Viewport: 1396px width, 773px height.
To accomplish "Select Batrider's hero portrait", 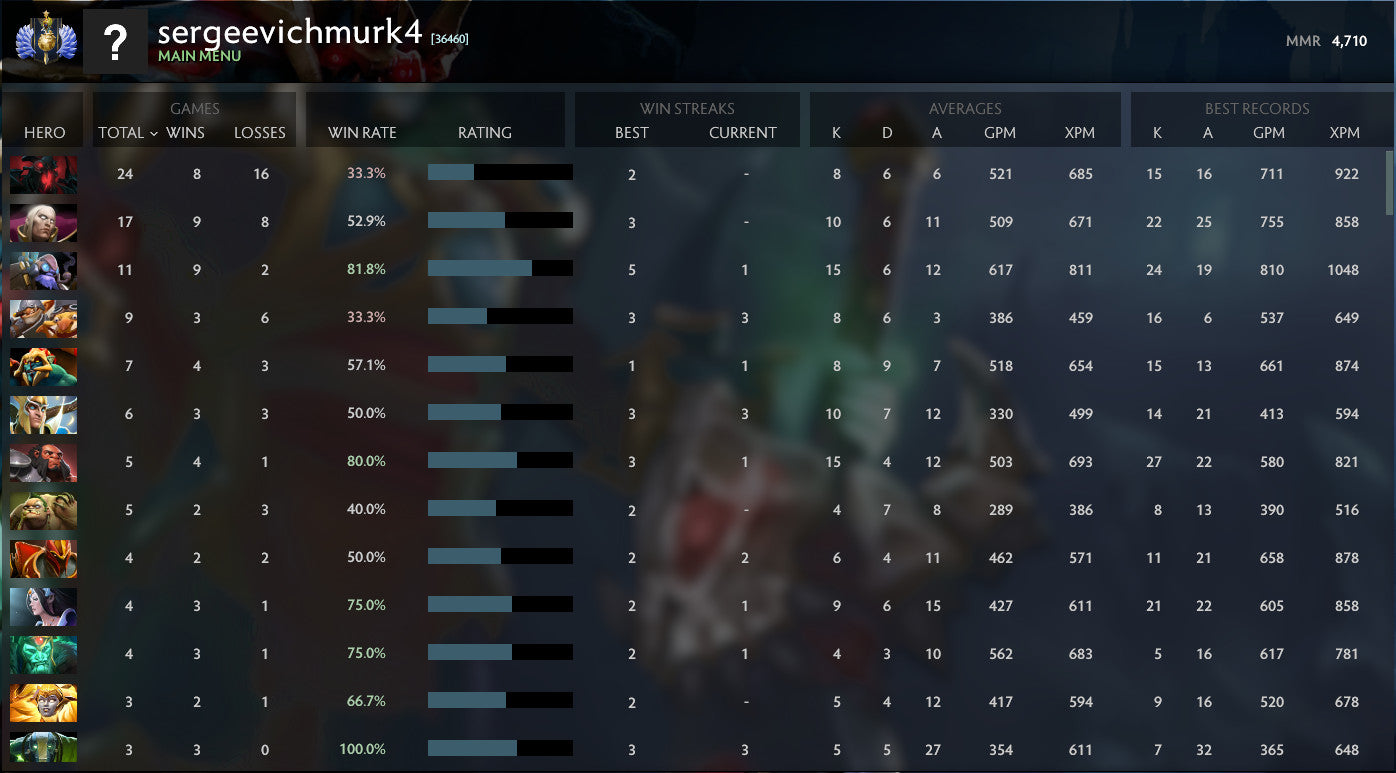I will click(x=43, y=365).
